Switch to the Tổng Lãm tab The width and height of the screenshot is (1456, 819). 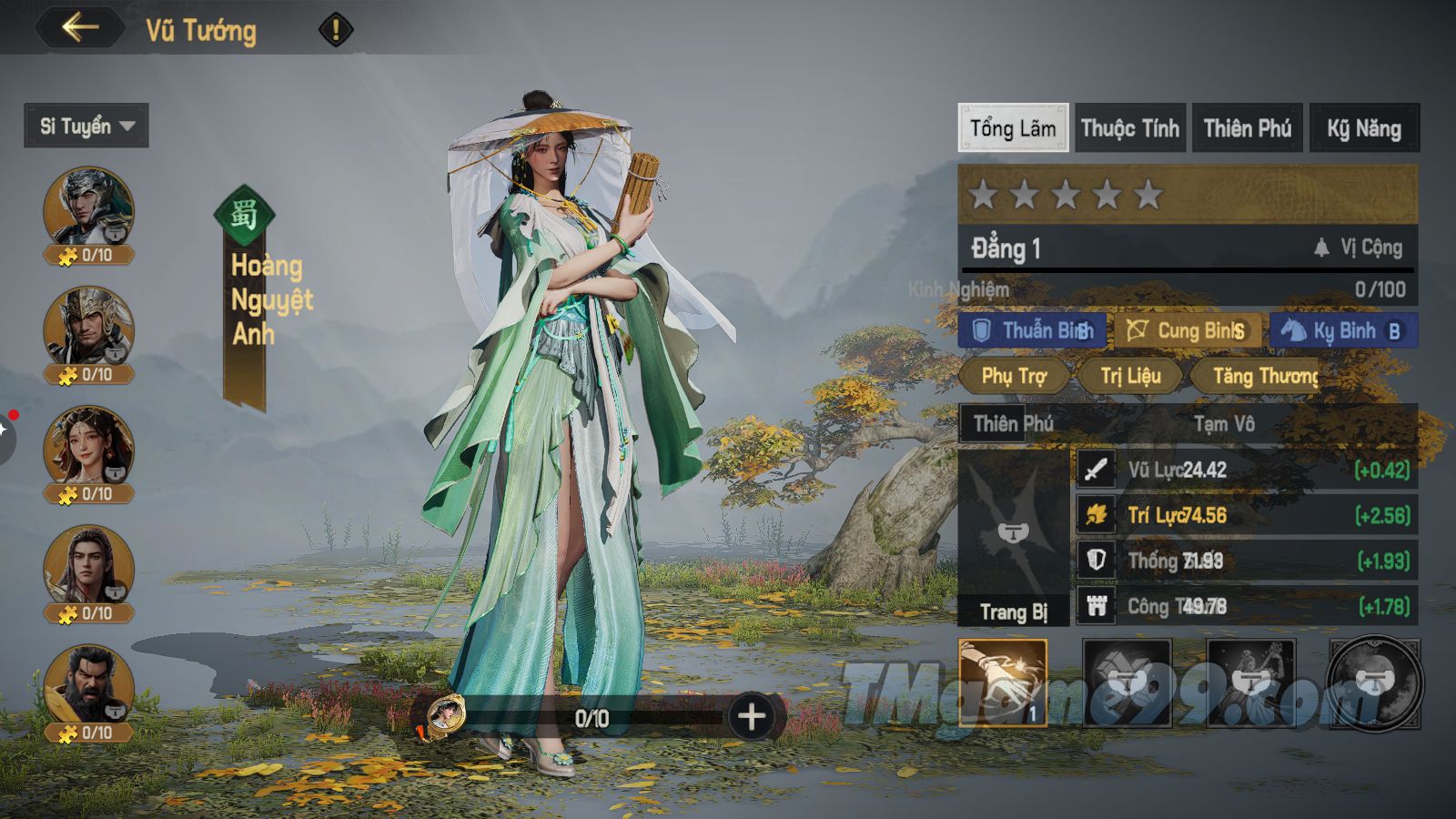1013,128
